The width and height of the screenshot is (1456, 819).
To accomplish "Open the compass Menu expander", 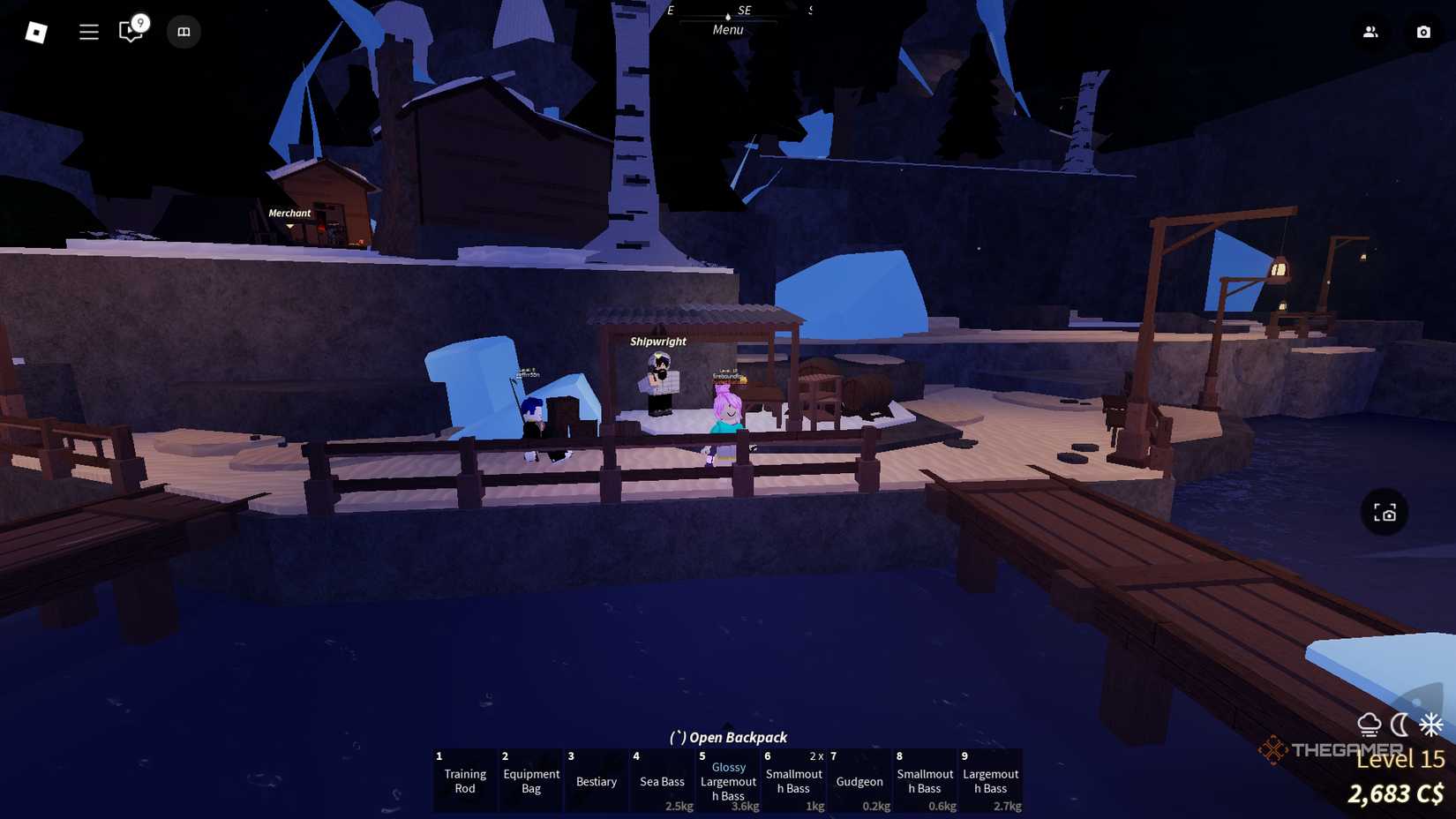I will coord(728,15).
